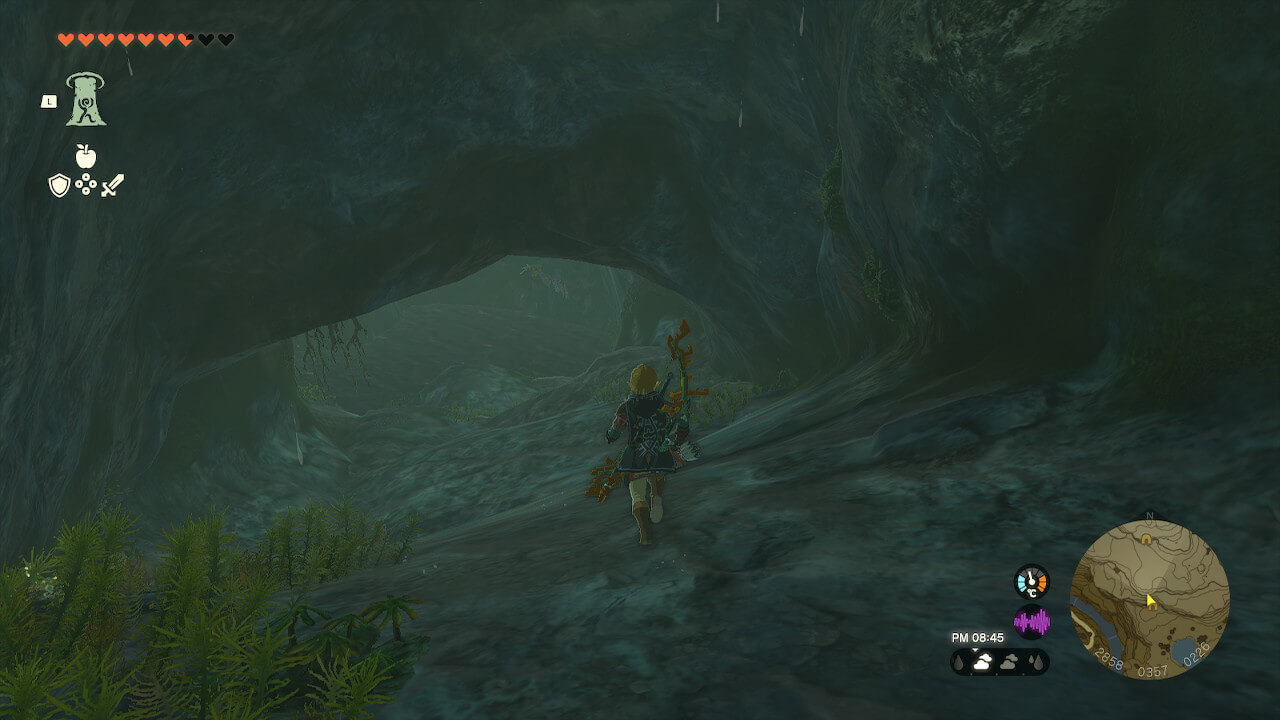Image resolution: width=1280 pixels, height=720 pixels.
Task: Click the four-dot d-pad indicator
Action: click(x=86, y=185)
